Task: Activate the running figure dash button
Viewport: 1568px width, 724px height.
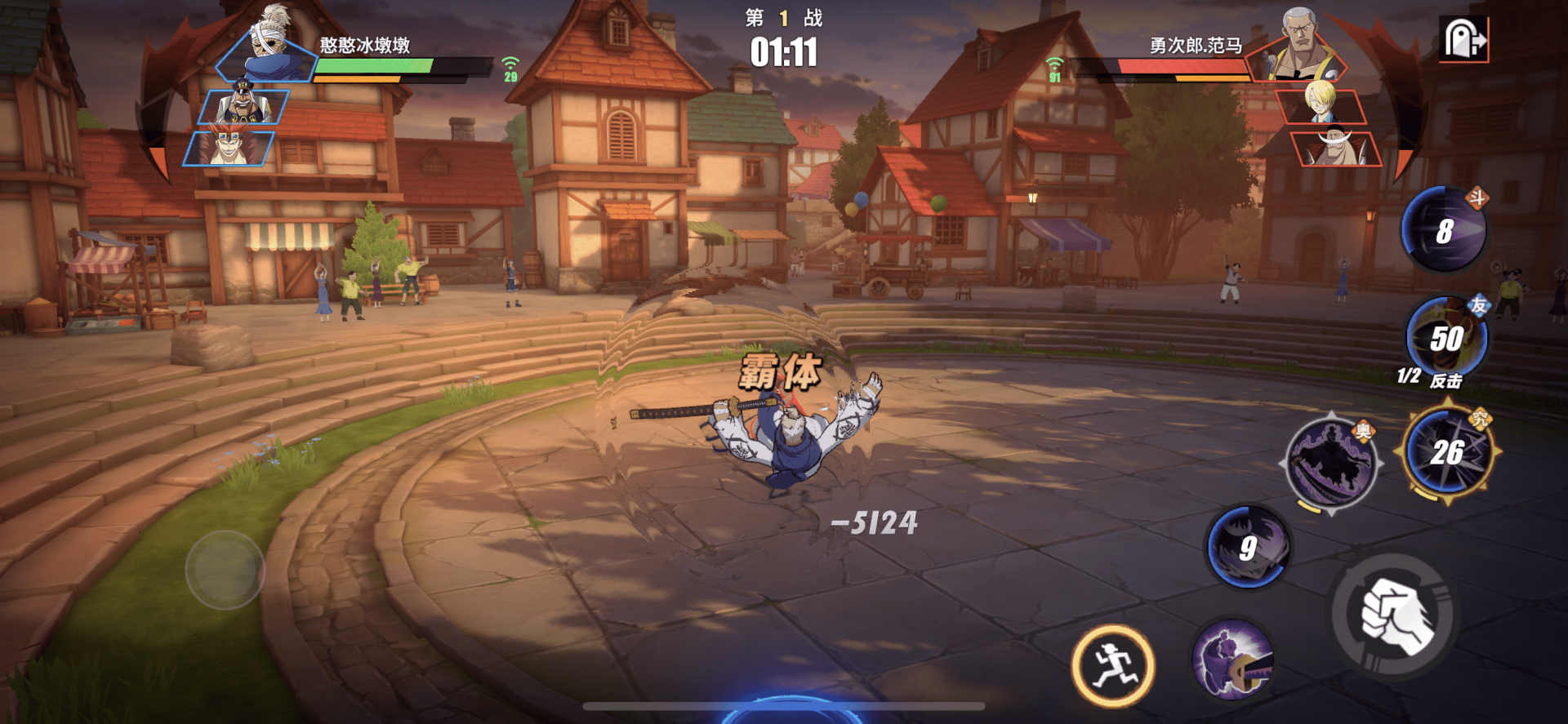Action: (x=1112, y=666)
